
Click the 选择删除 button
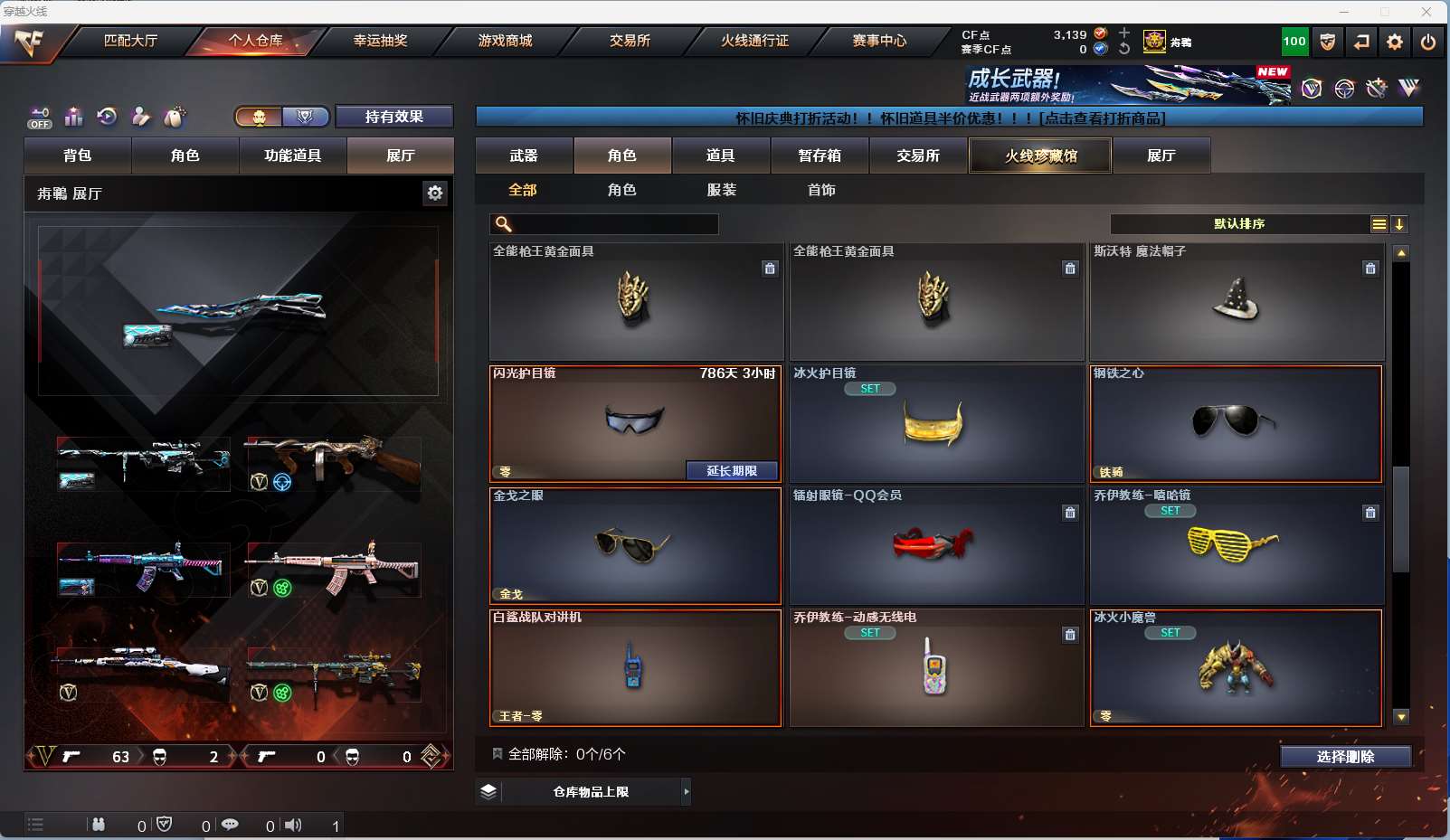pyautogui.click(x=1345, y=757)
